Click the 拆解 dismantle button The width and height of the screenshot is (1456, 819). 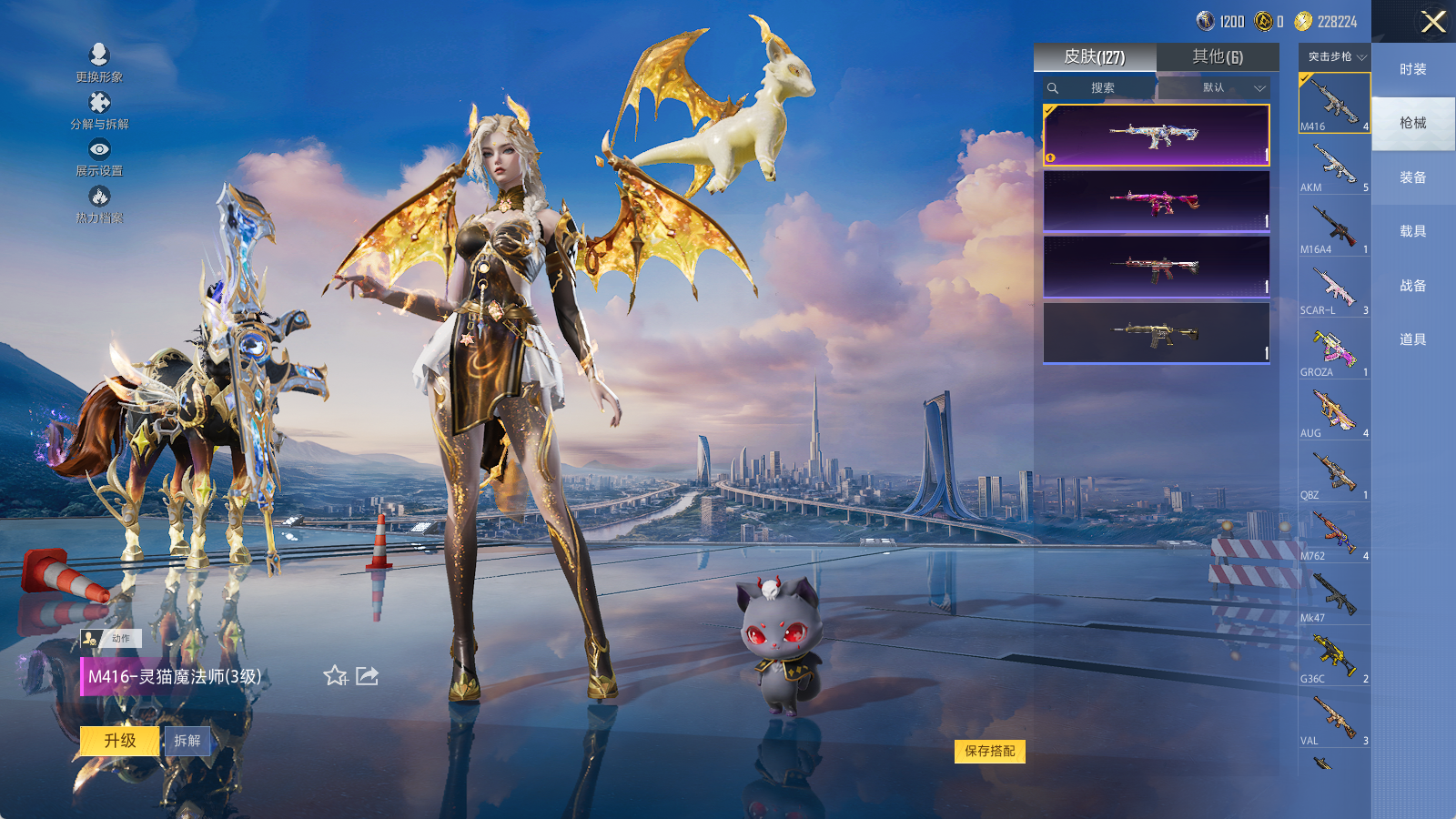click(x=187, y=741)
